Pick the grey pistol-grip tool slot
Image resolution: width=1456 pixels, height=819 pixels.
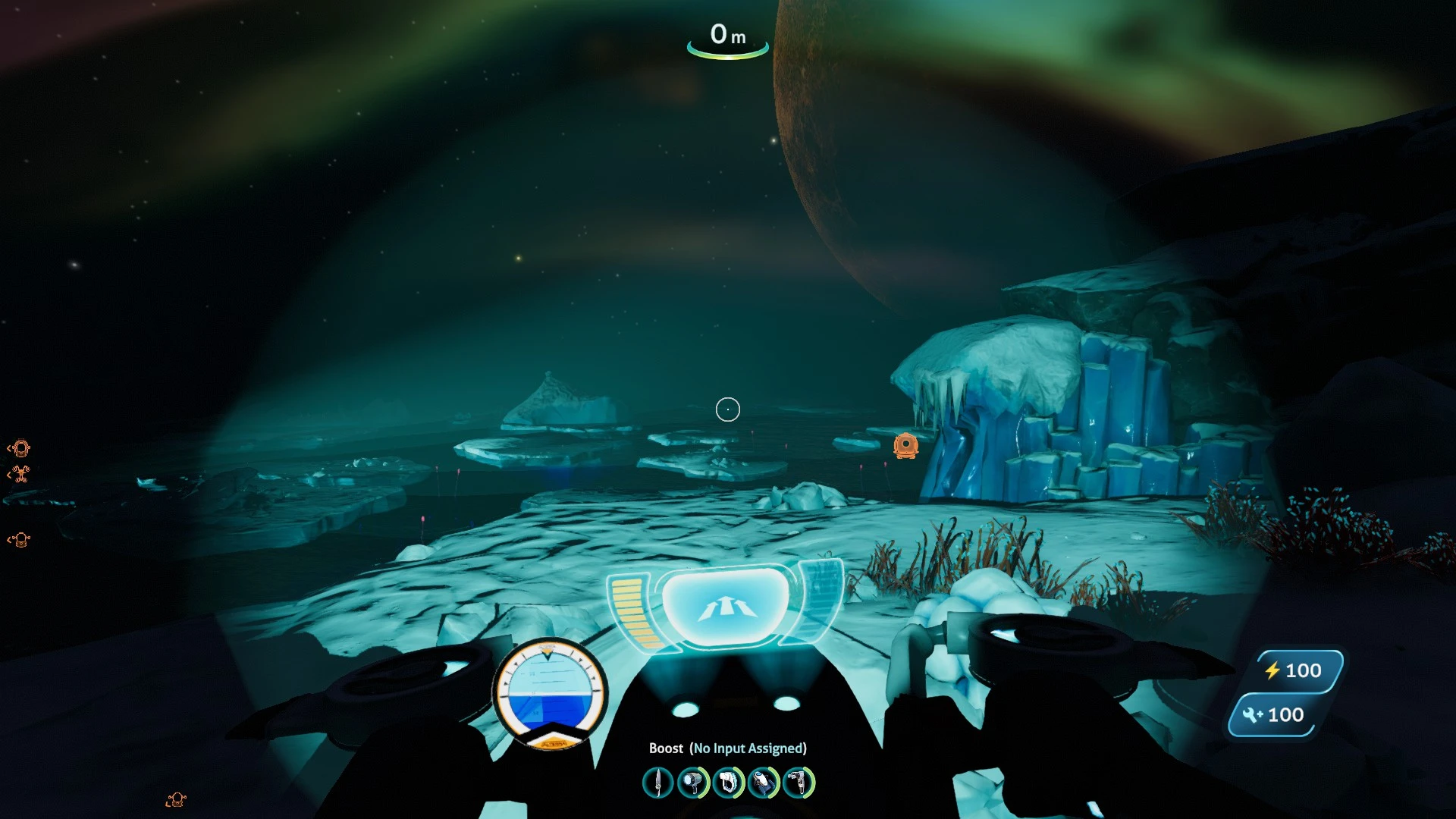pos(799,783)
